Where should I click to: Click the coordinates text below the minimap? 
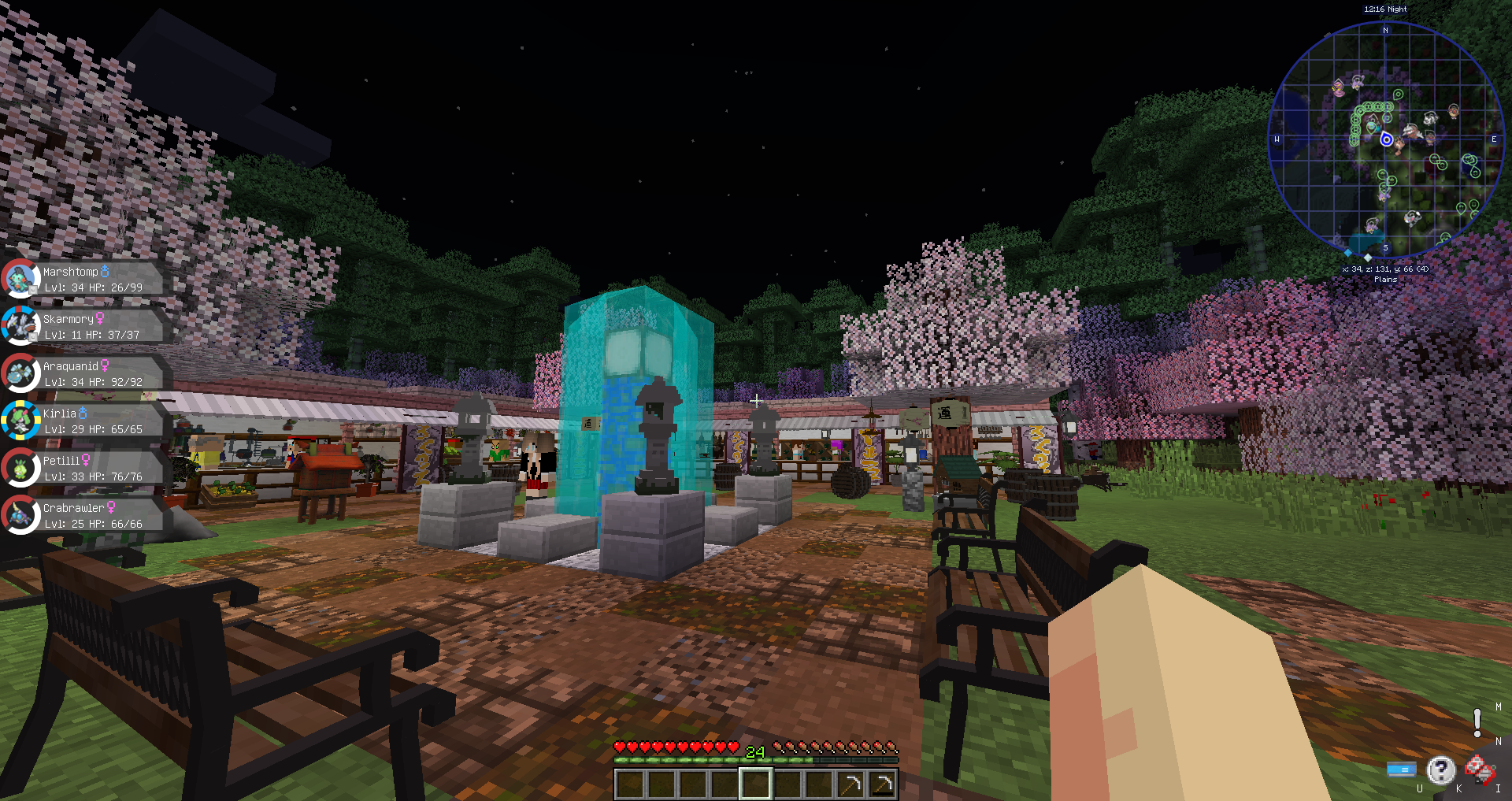click(1384, 269)
